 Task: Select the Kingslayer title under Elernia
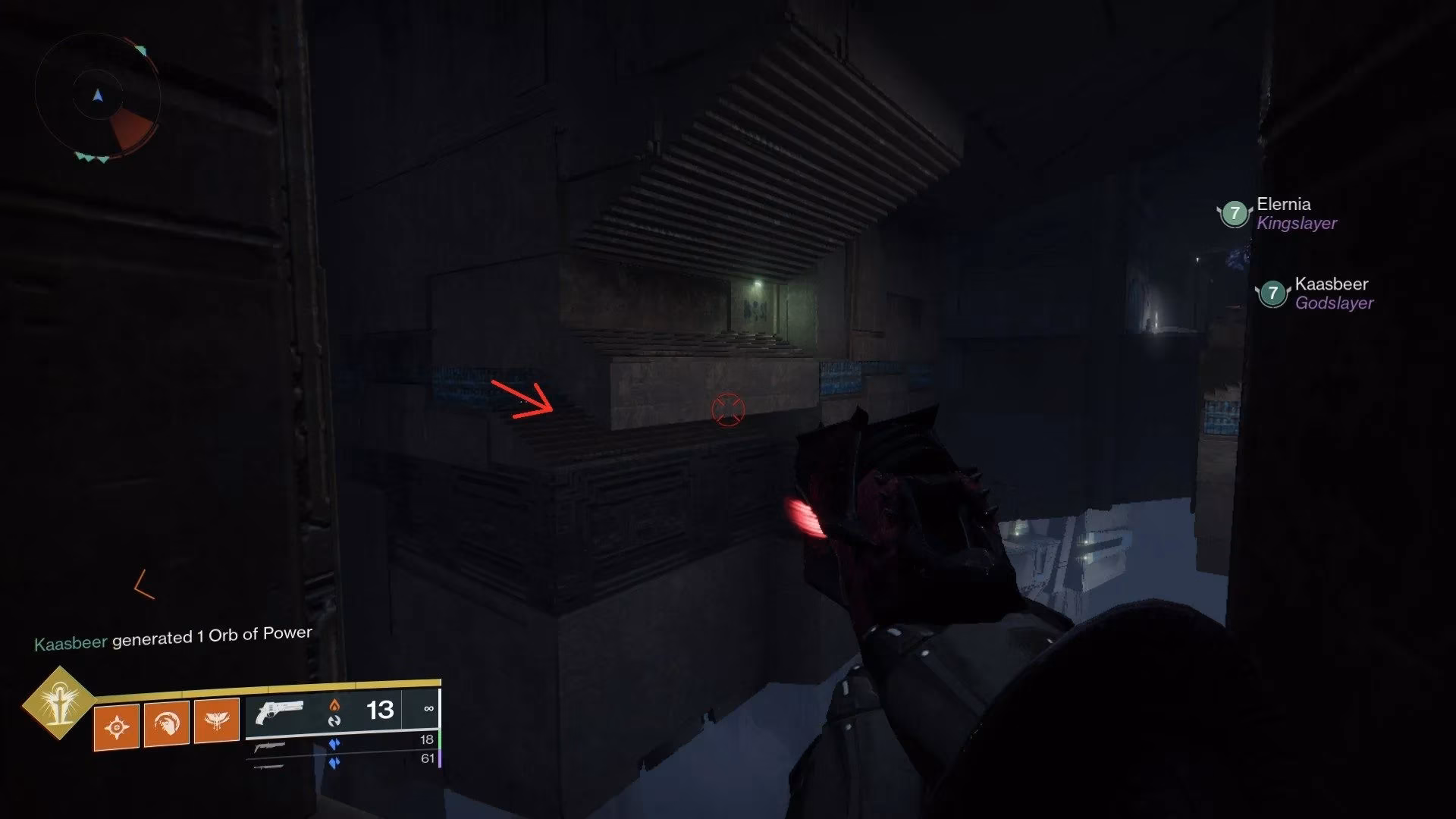click(1297, 223)
